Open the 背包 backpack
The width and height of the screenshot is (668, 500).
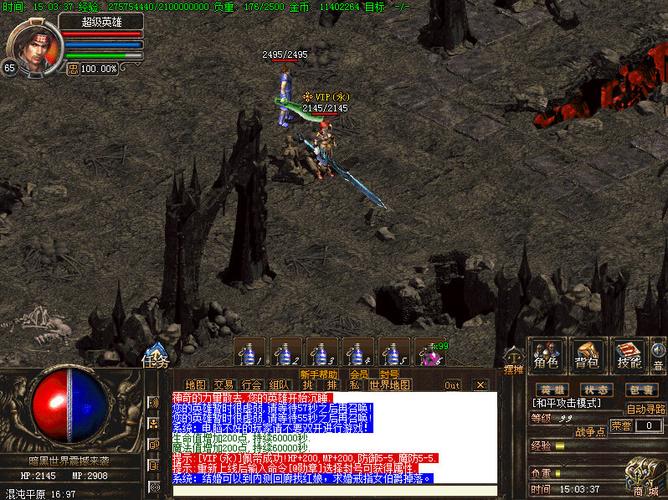pos(588,358)
